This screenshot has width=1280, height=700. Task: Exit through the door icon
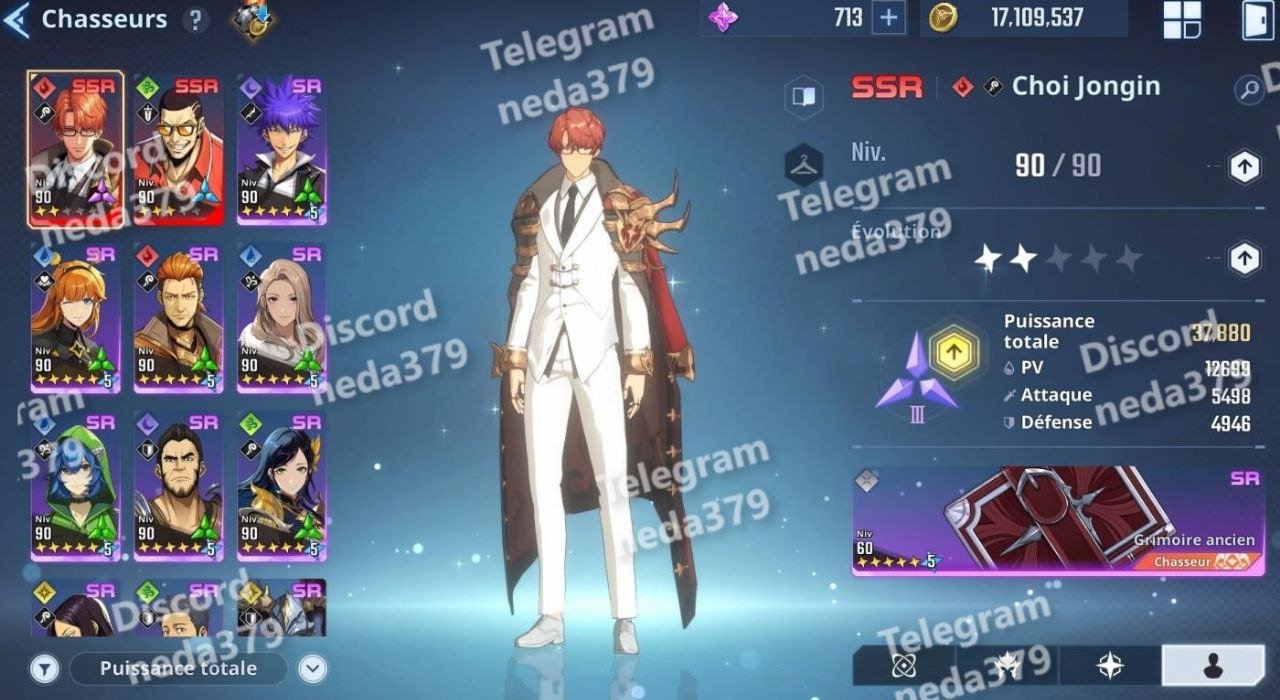coord(1257,19)
